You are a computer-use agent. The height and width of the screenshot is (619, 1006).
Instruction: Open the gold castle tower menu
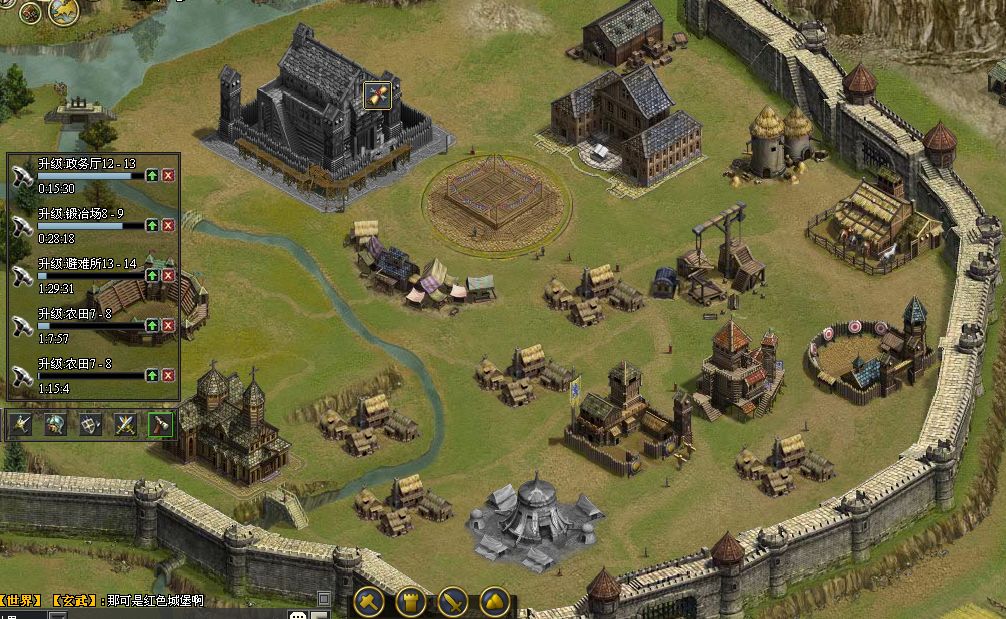[411, 602]
